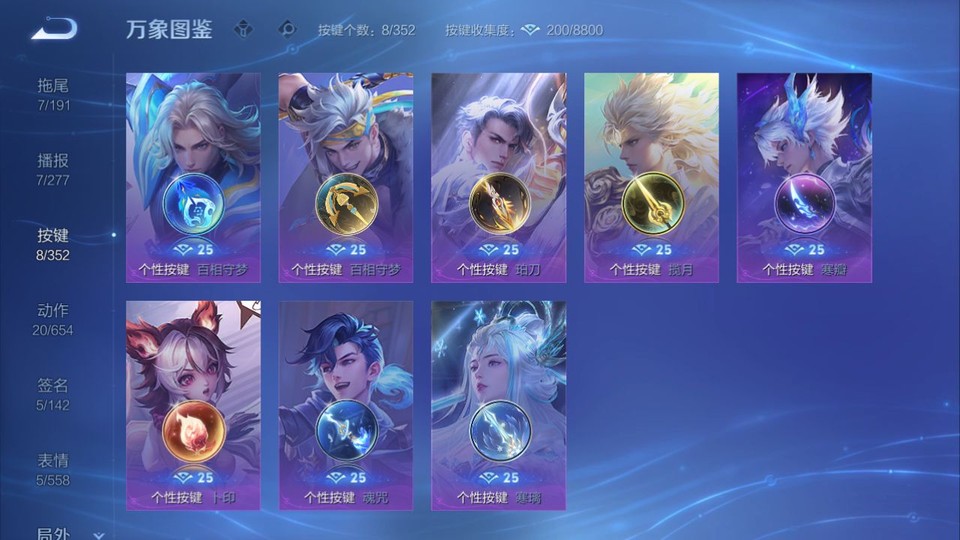Viewport: 960px width, 540px height.
Task: Open the 珀刀 key card
Action: coord(498,177)
